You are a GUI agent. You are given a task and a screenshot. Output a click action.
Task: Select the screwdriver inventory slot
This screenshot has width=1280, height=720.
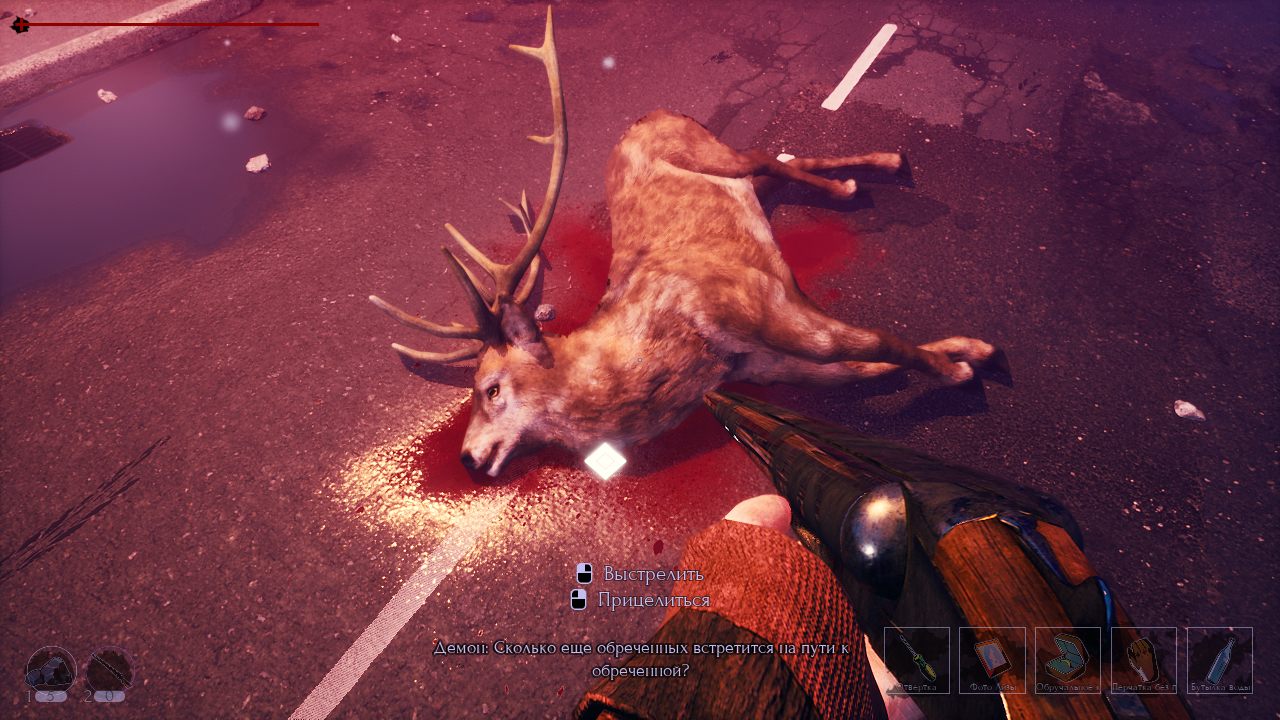click(916, 660)
